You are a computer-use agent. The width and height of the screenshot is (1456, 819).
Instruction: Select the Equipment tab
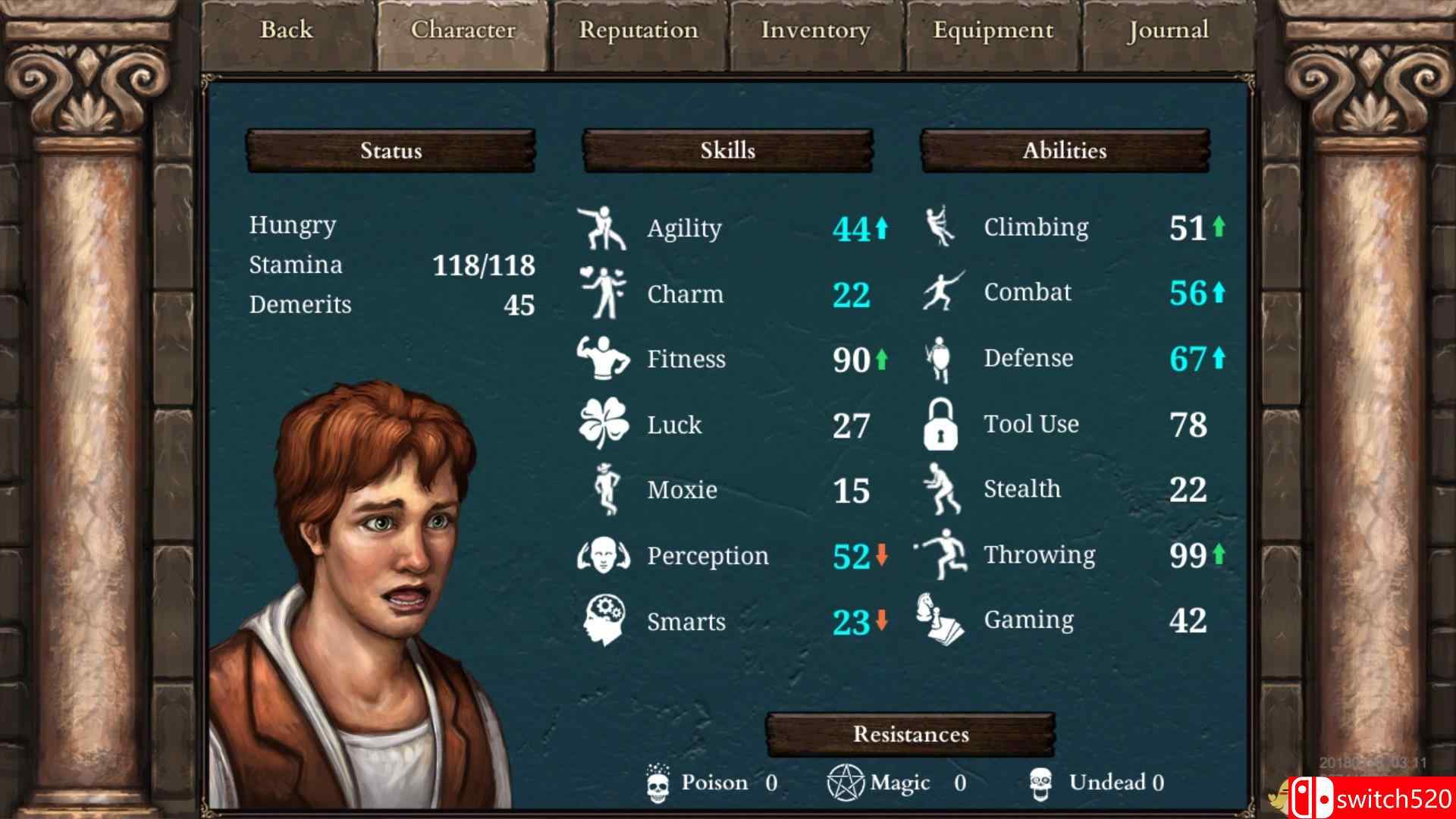[993, 30]
